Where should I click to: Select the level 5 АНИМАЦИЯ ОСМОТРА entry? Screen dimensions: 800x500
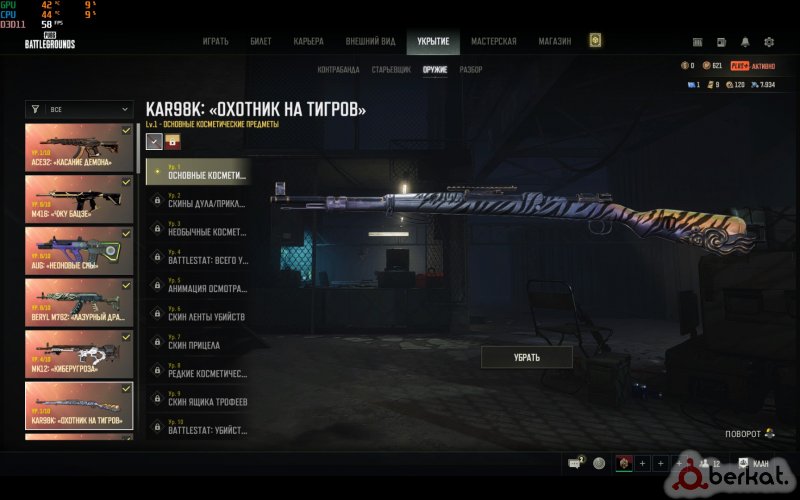click(197, 288)
